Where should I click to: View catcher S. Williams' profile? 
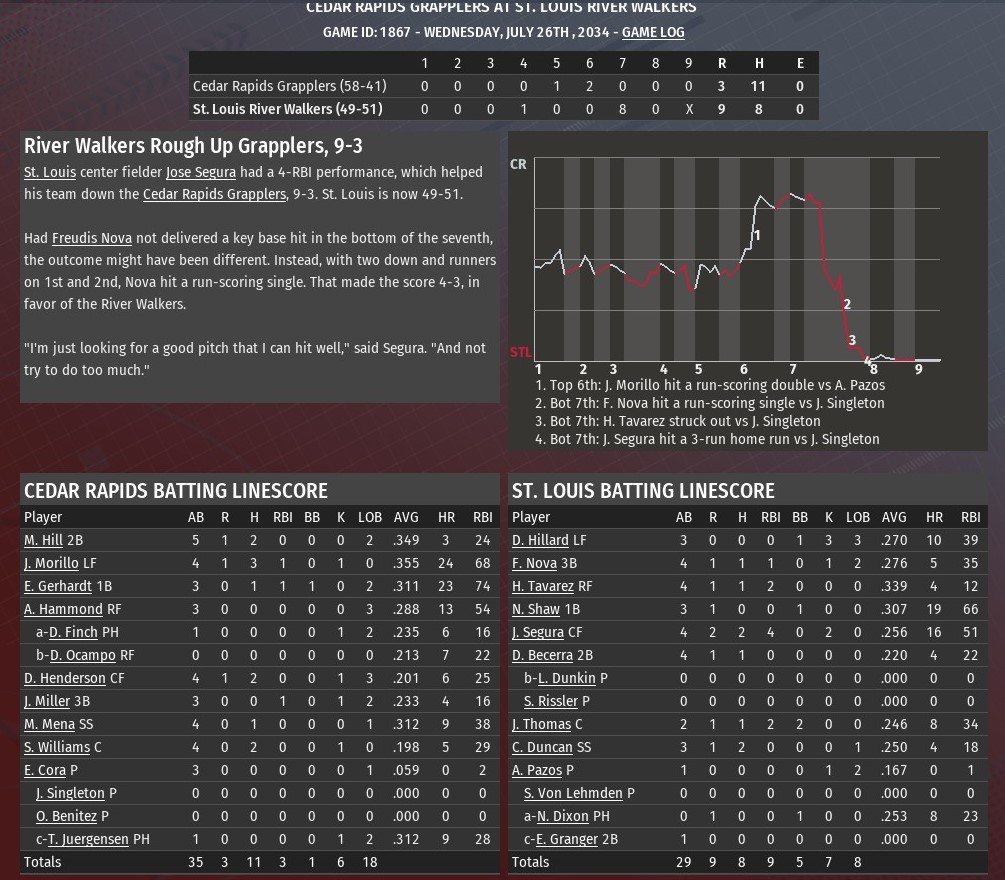(x=57, y=747)
